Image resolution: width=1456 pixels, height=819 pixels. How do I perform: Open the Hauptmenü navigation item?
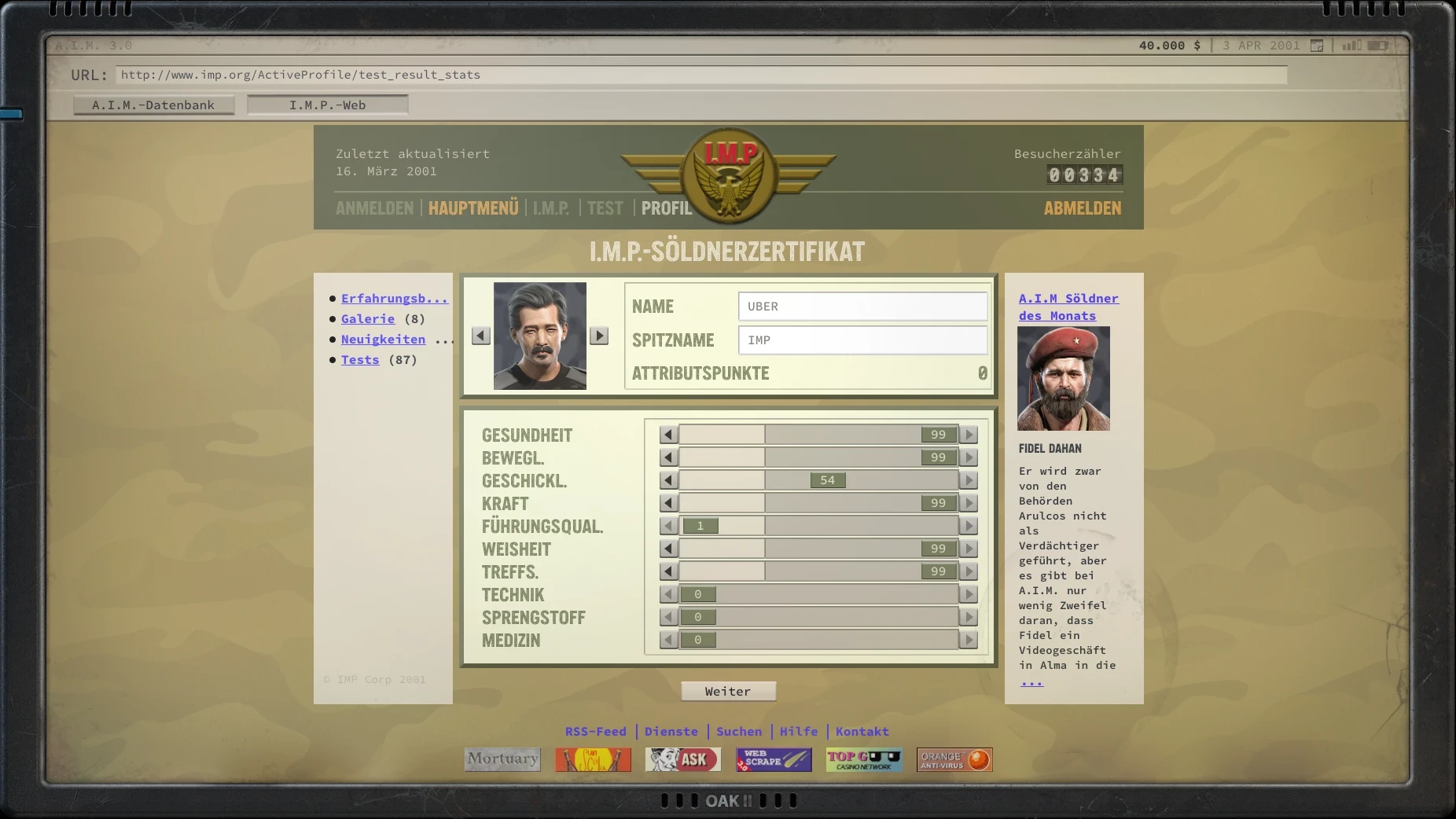(473, 208)
